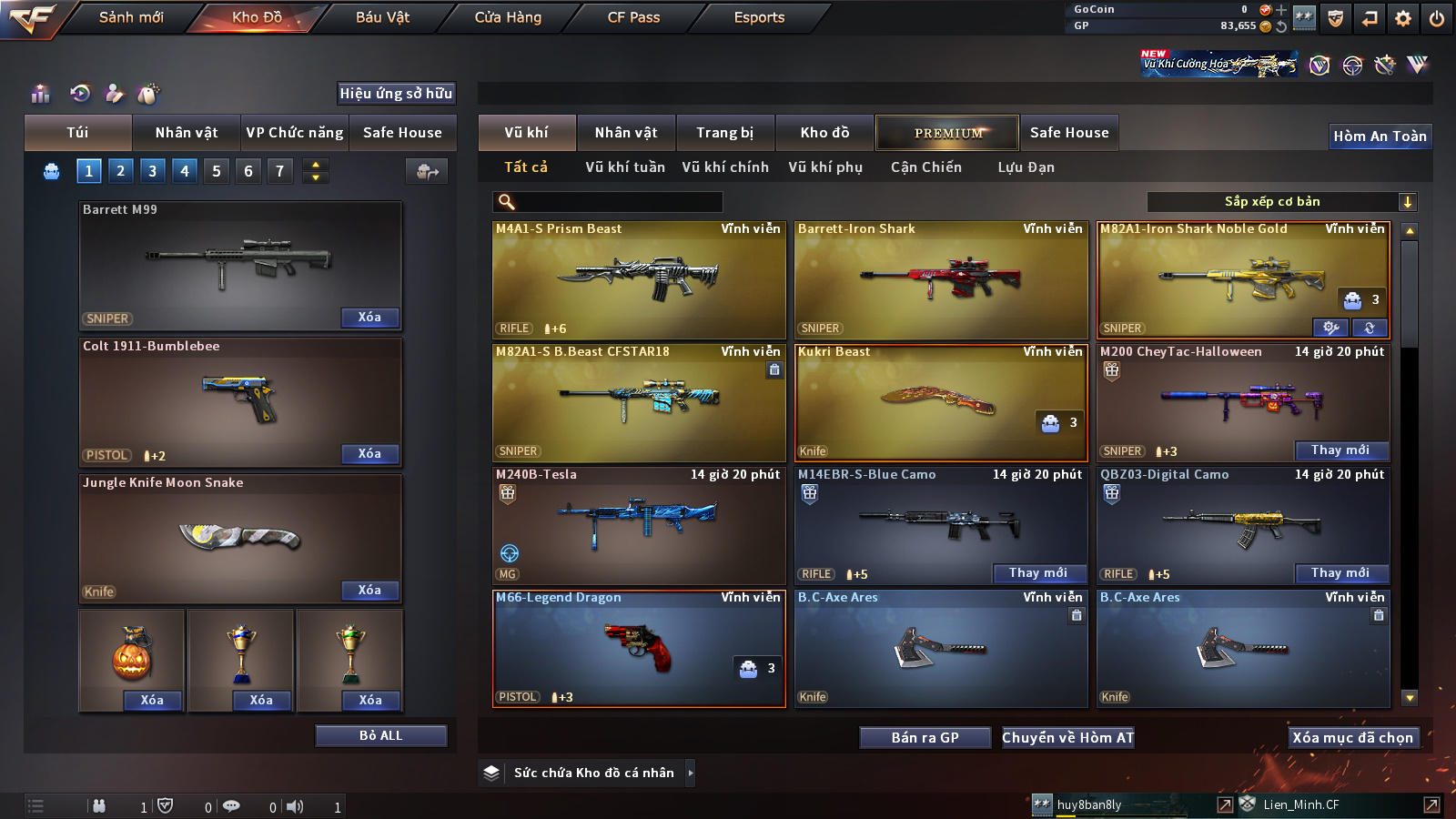Renew the M200 CheyTac-Halloween with Thay mới
This screenshot has height=819, width=1456.
pyautogui.click(x=1340, y=450)
